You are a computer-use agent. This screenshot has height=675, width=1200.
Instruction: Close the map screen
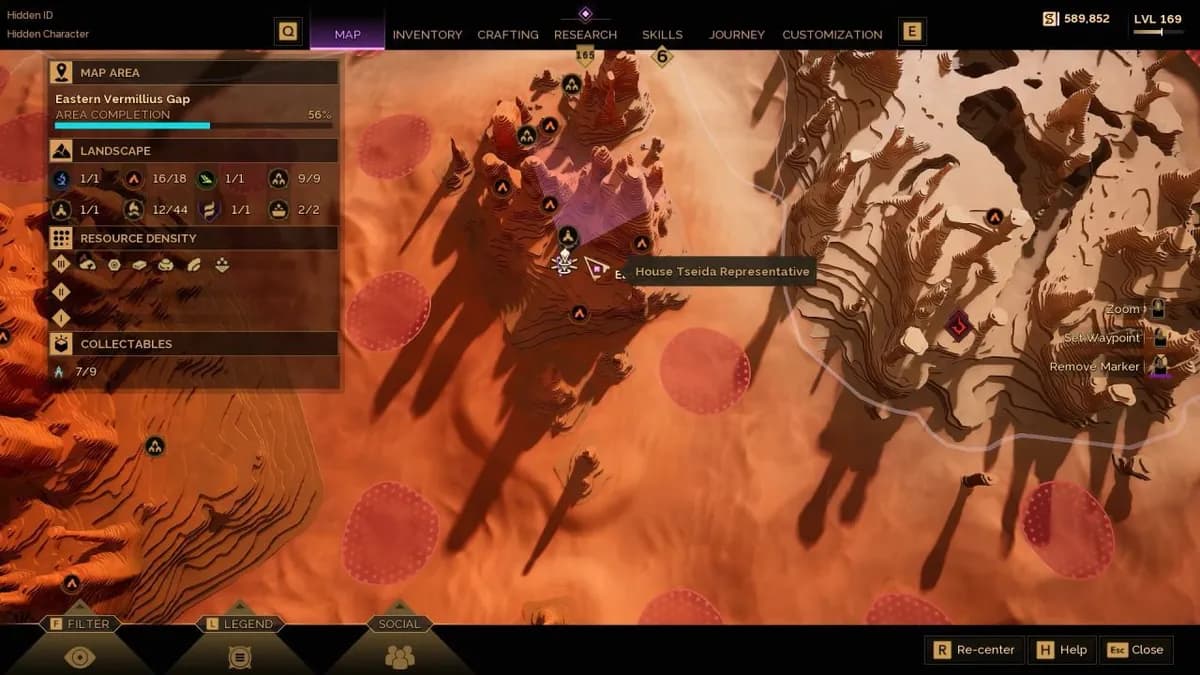pos(1136,650)
